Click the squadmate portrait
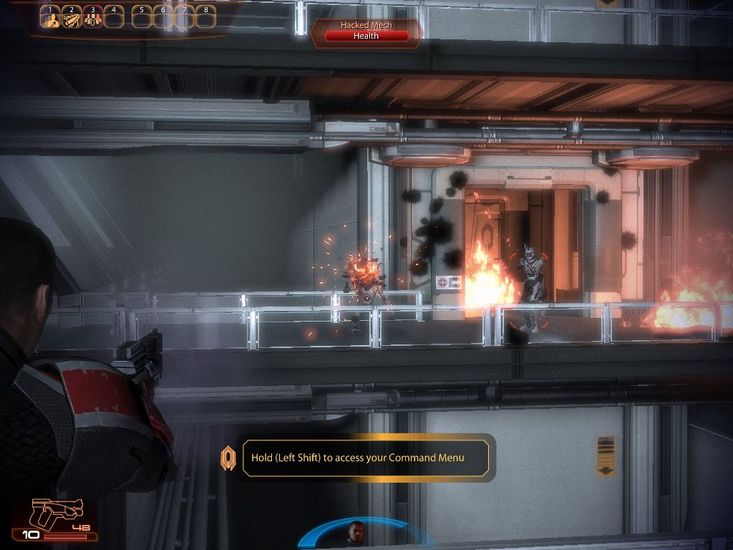The width and height of the screenshot is (733, 550). (356, 532)
